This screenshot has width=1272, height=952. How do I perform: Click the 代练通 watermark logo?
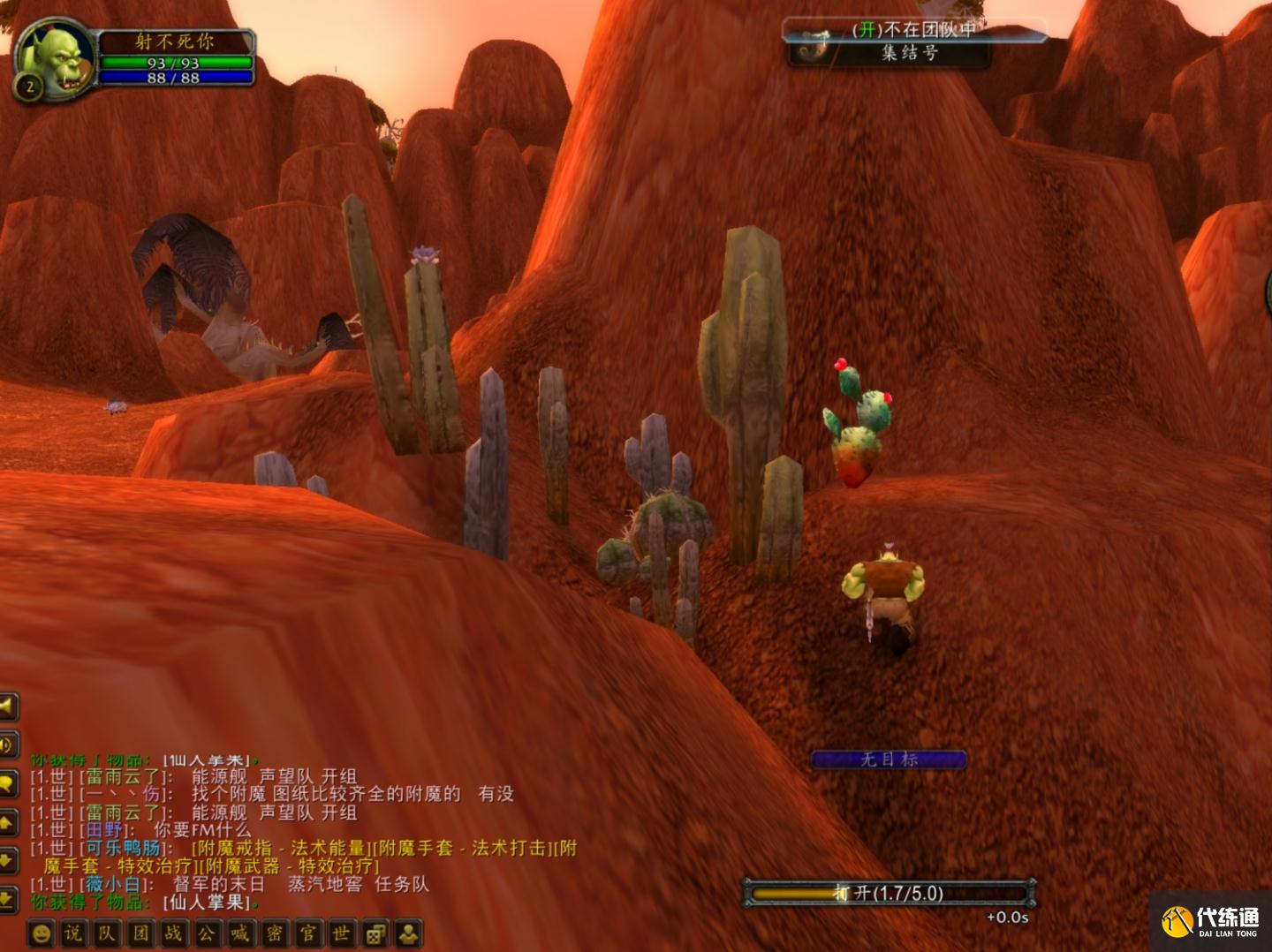[1210, 920]
